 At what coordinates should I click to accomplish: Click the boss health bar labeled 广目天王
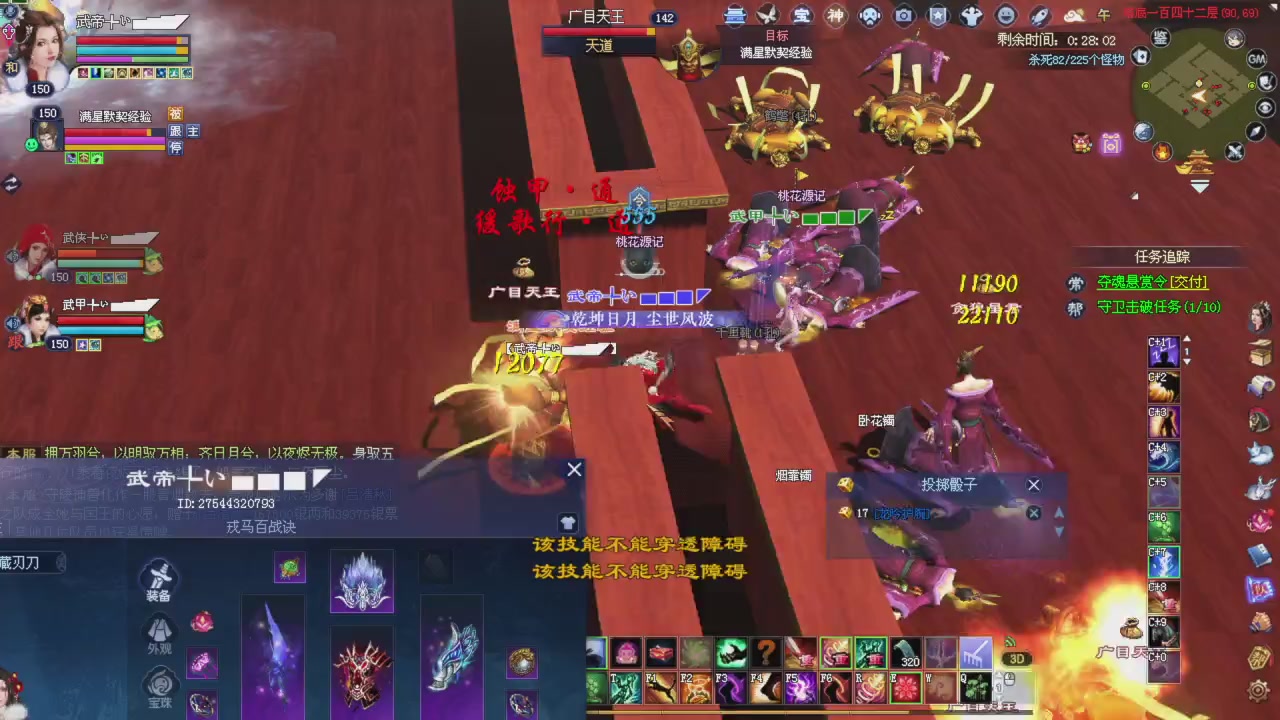[x=598, y=31]
